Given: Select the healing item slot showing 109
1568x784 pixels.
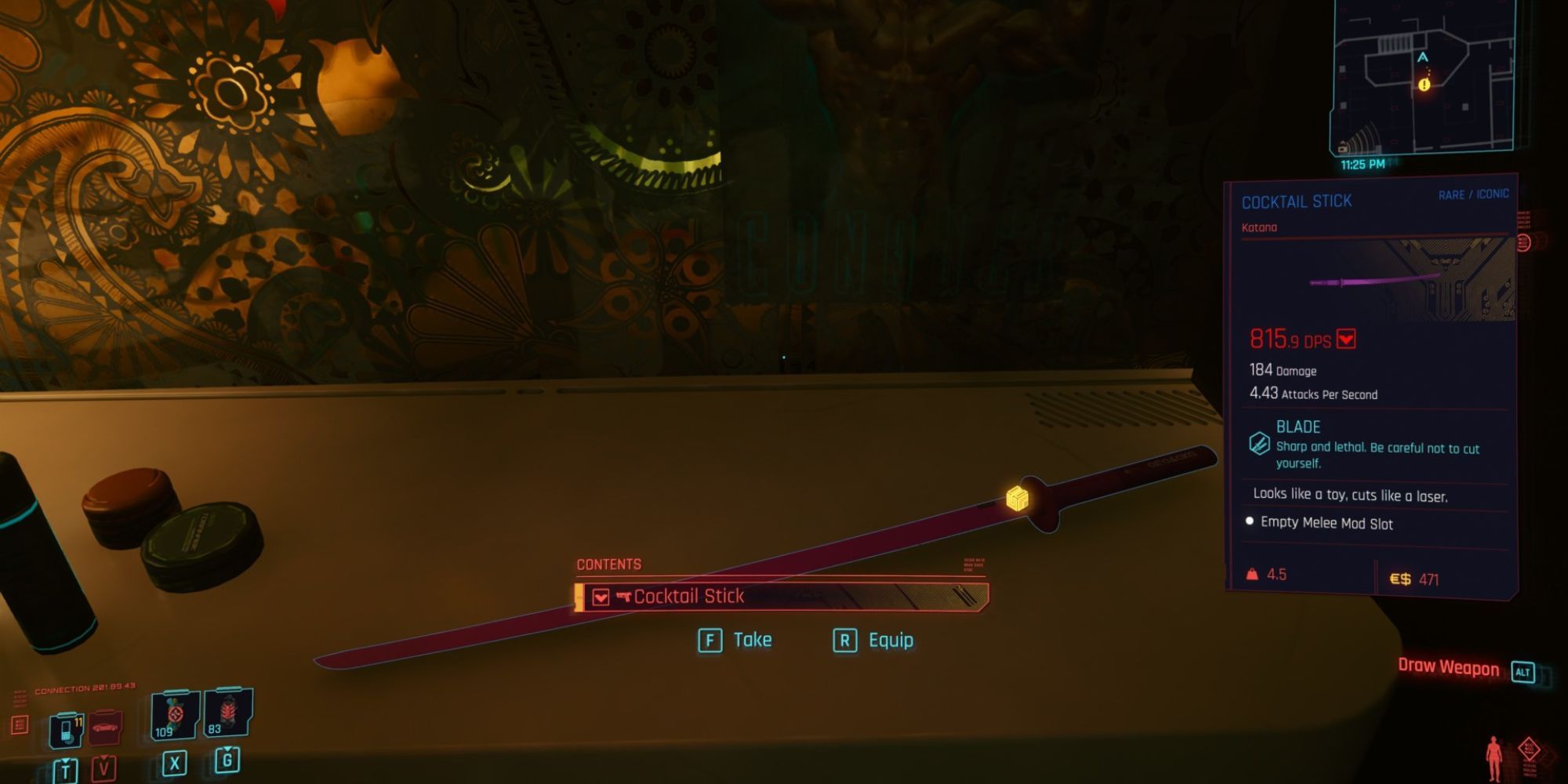Looking at the screenshot, I should pyautogui.click(x=174, y=716).
